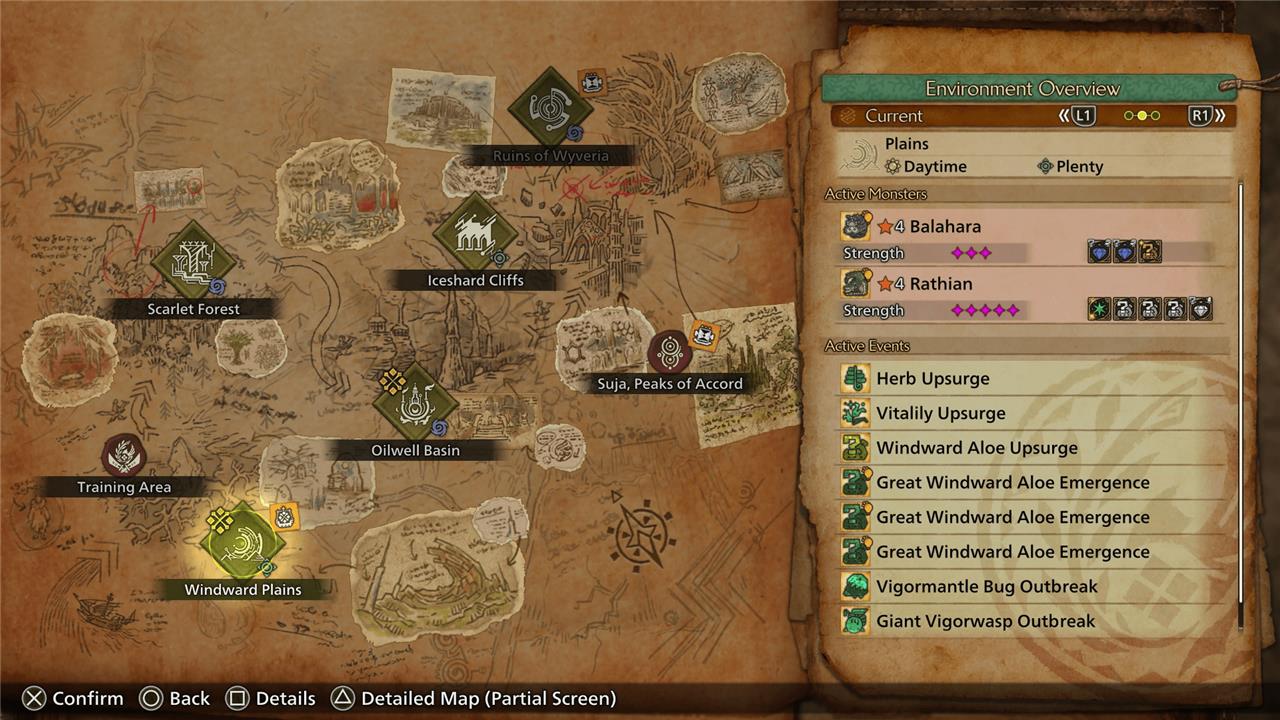
Task: Choose the Windward Aloe Upsurge event
Action: click(x=1030, y=448)
